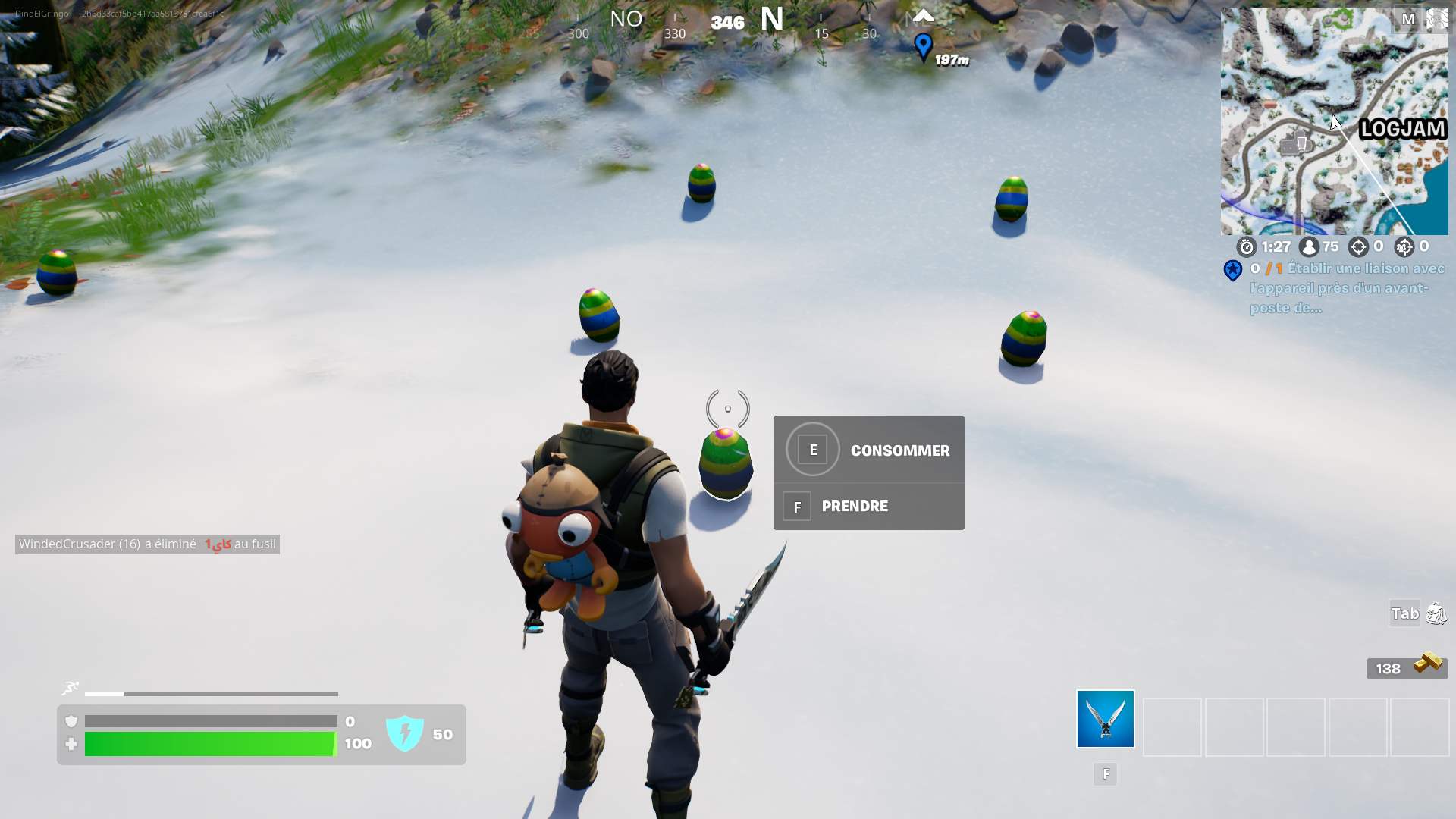
Task: Click the M key map indicator
Action: click(x=1408, y=20)
